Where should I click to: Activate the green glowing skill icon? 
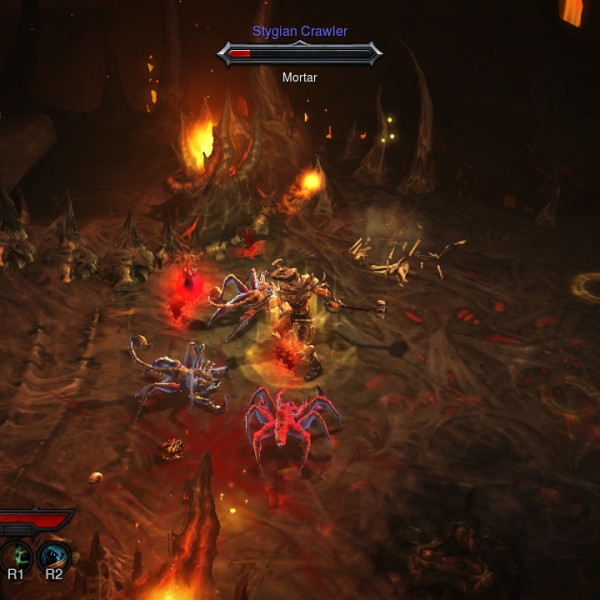tap(16, 554)
